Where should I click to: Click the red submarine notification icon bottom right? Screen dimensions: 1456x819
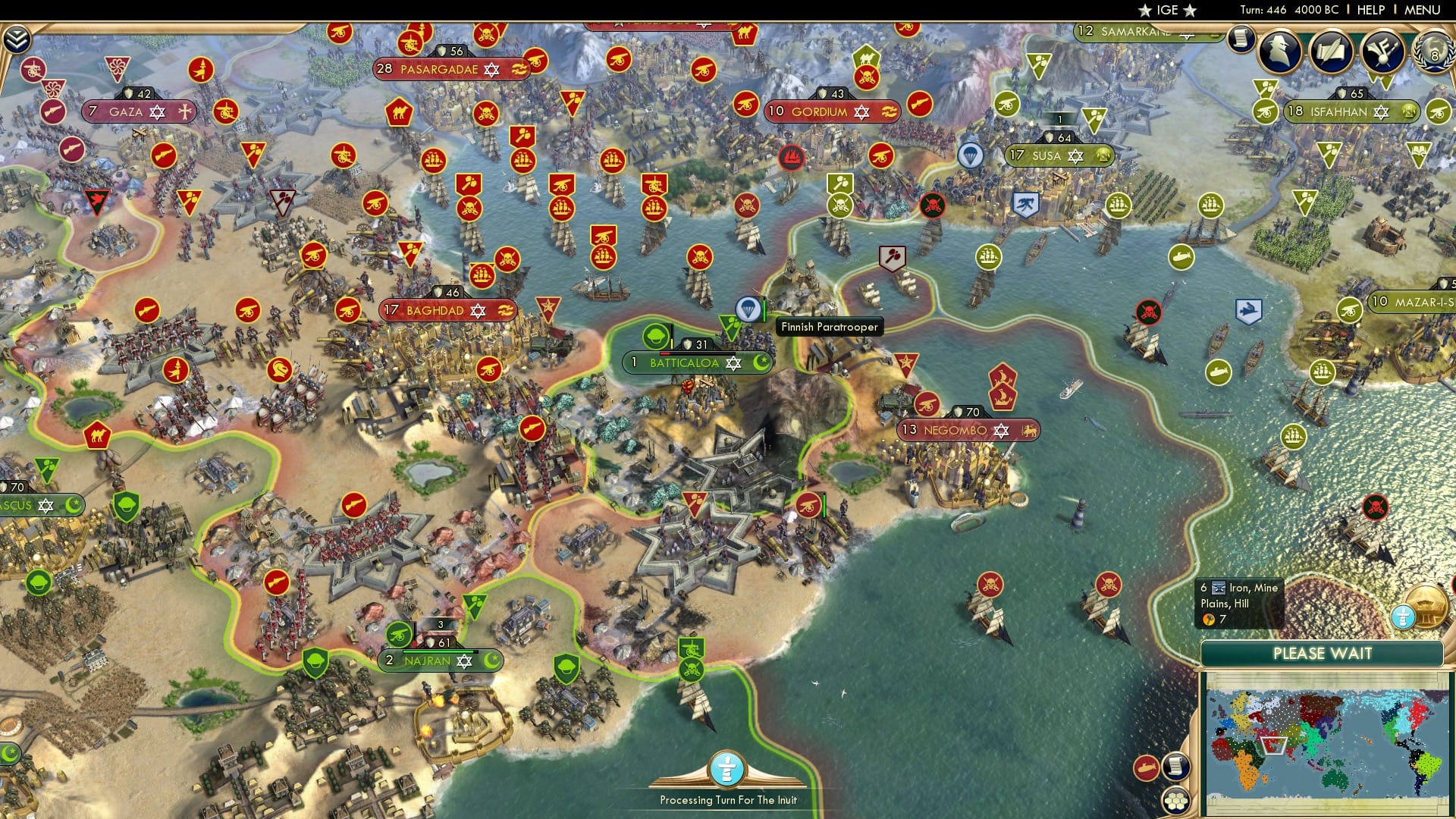pos(1146,768)
